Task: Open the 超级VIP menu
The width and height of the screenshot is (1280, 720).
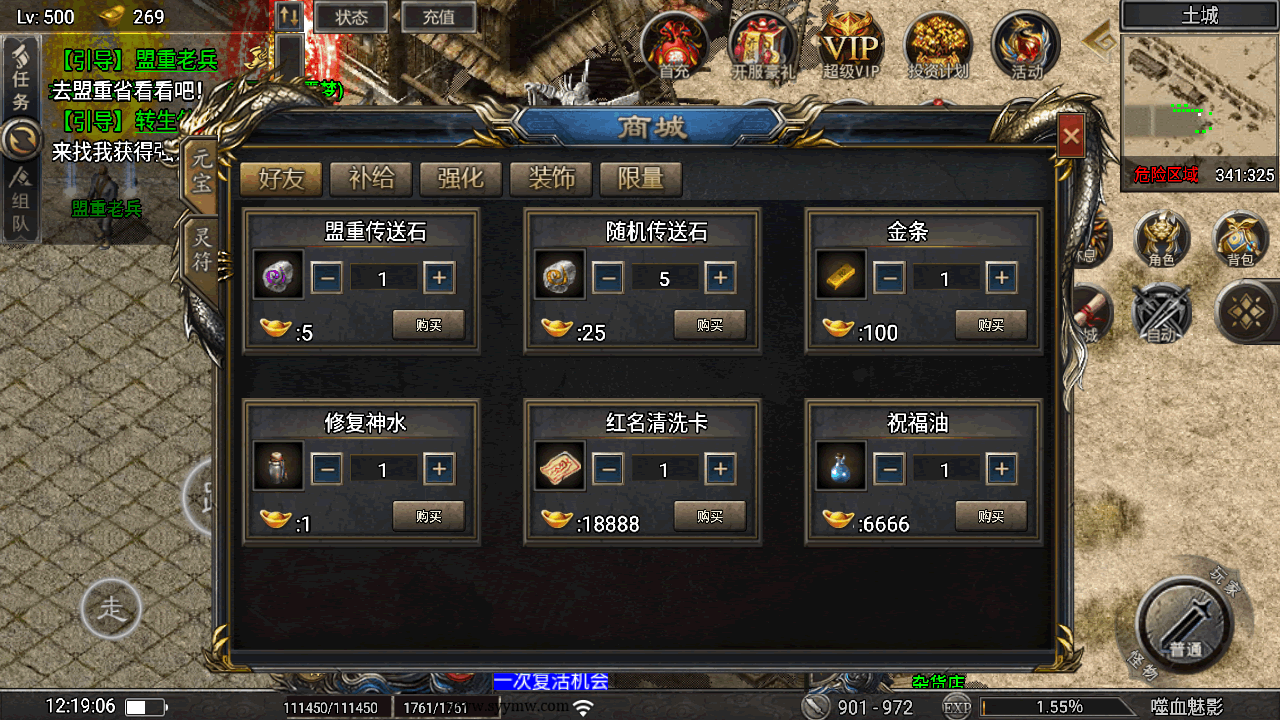Action: pyautogui.click(x=850, y=46)
